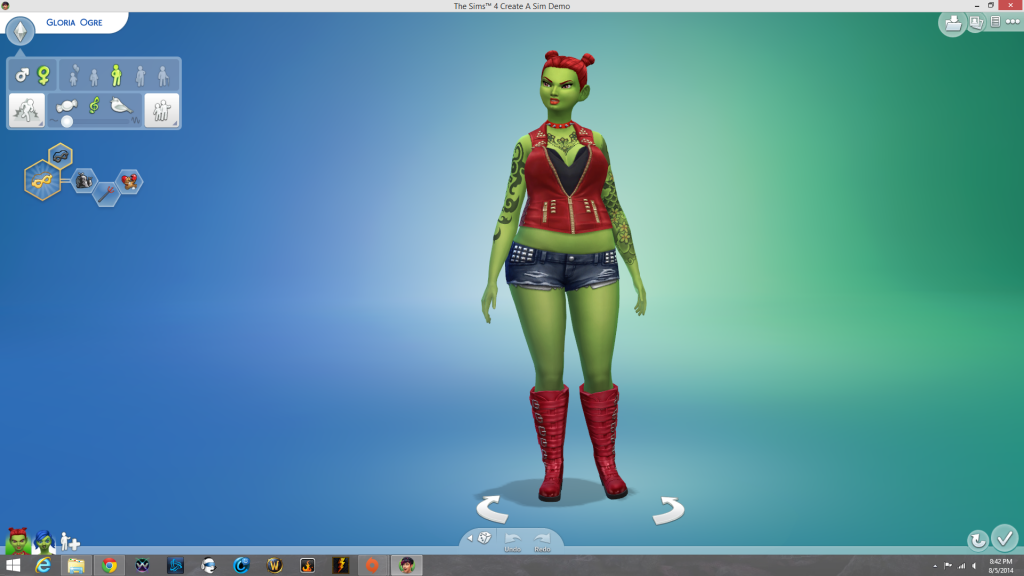Select the red pitchfork trait hexagon

106,195
